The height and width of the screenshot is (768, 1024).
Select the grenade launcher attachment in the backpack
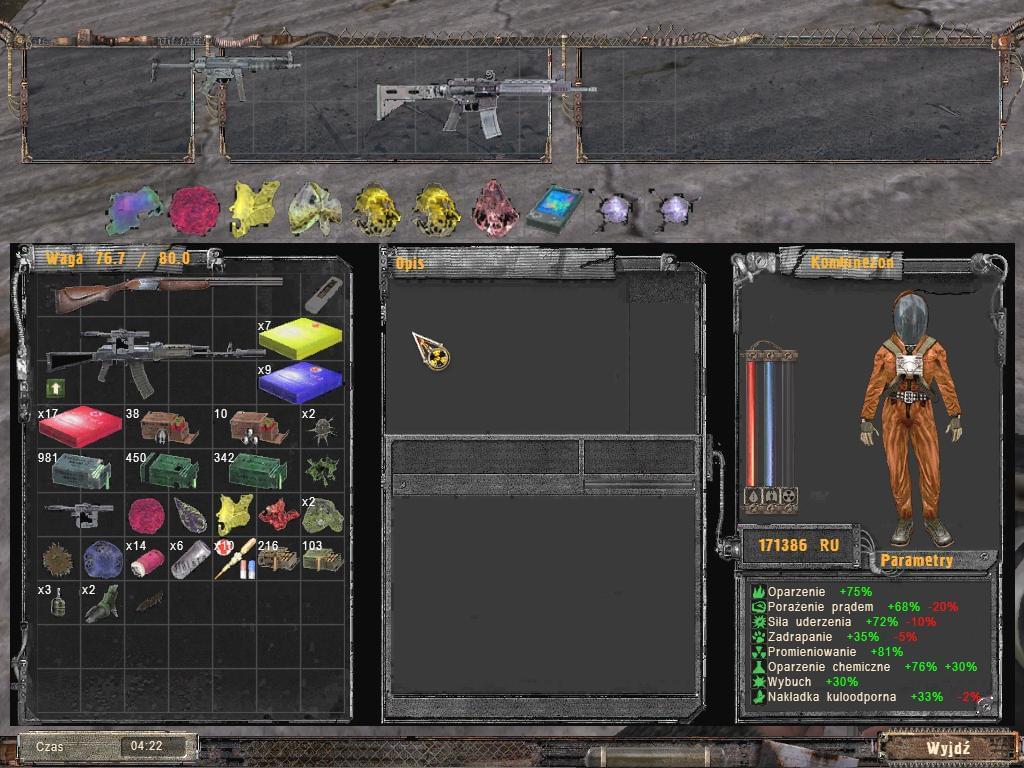click(x=80, y=515)
